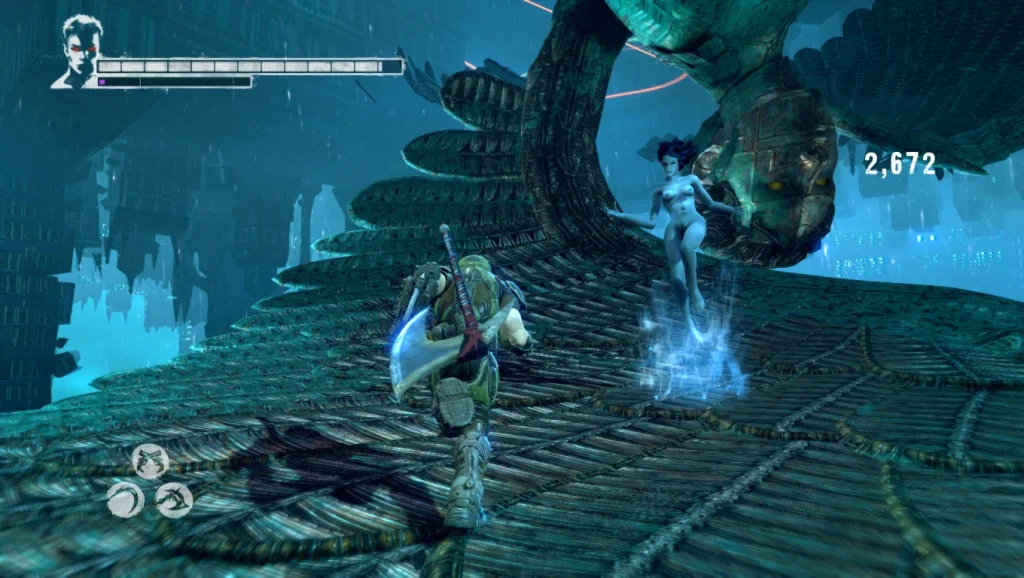Select the crossed dual pistols weapon icon
Viewport: 1024px width, 578px height.
coord(149,460)
